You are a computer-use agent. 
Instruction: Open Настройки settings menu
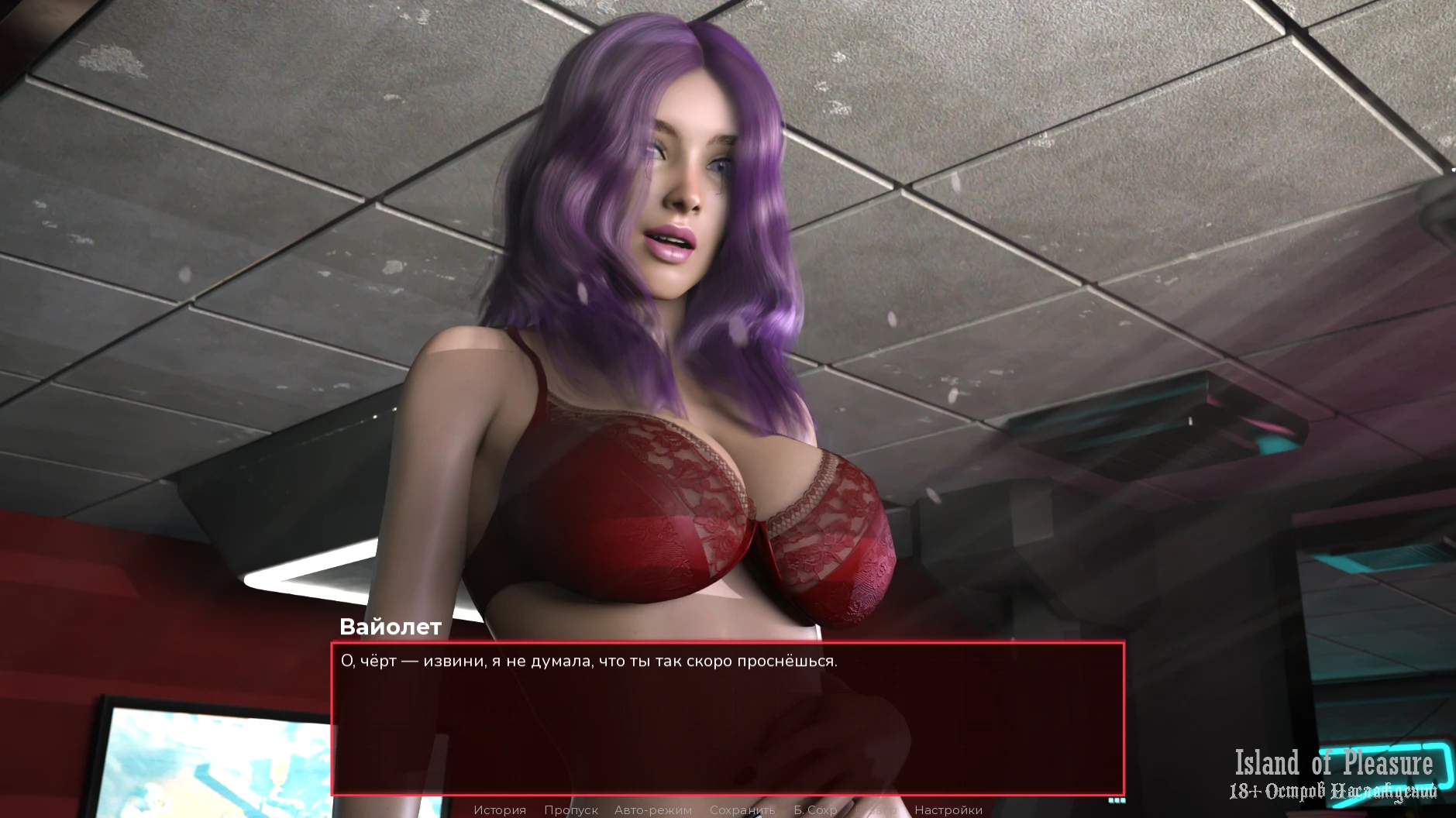(948, 809)
